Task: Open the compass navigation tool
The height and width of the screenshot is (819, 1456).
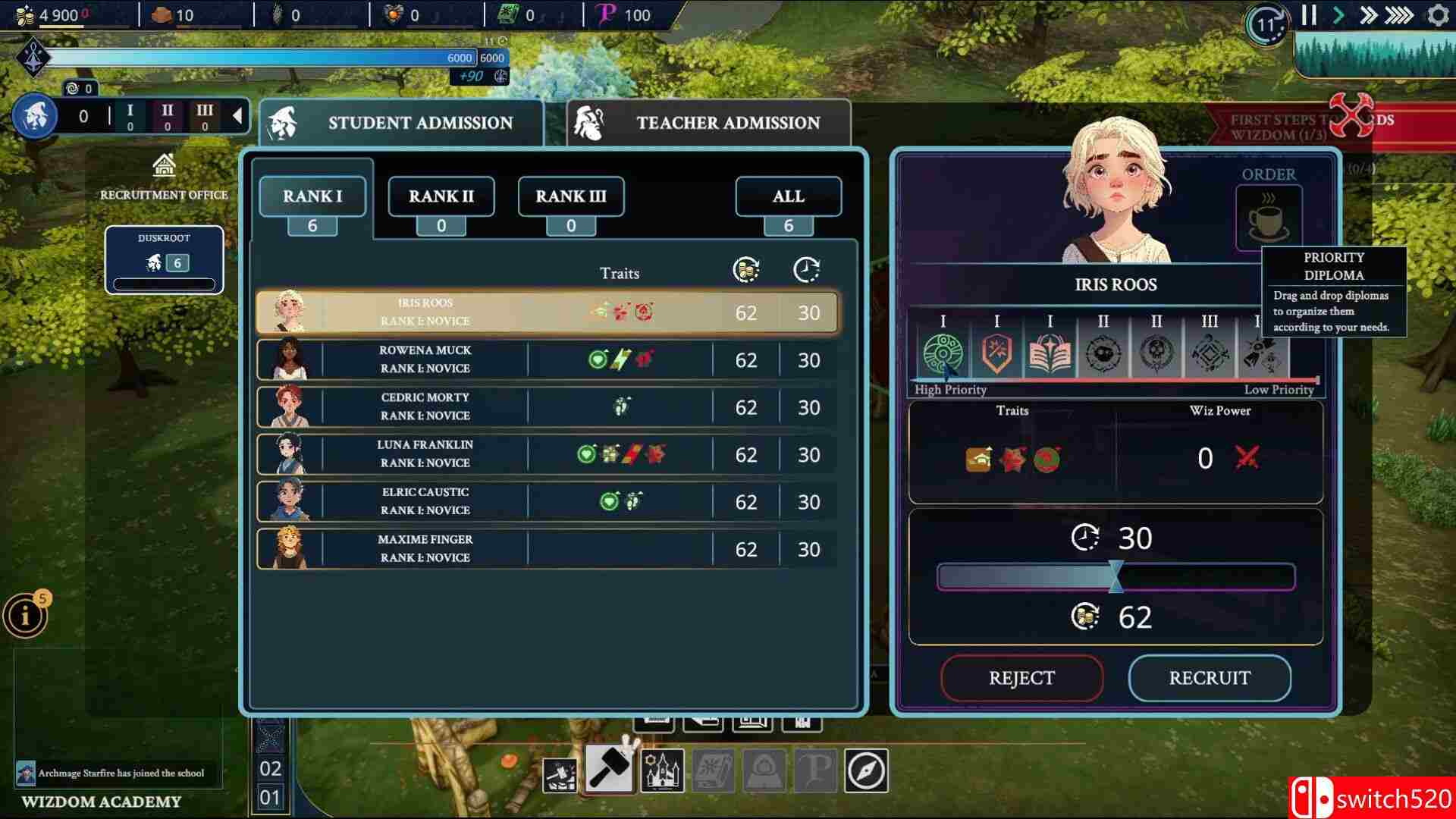Action: [x=867, y=772]
